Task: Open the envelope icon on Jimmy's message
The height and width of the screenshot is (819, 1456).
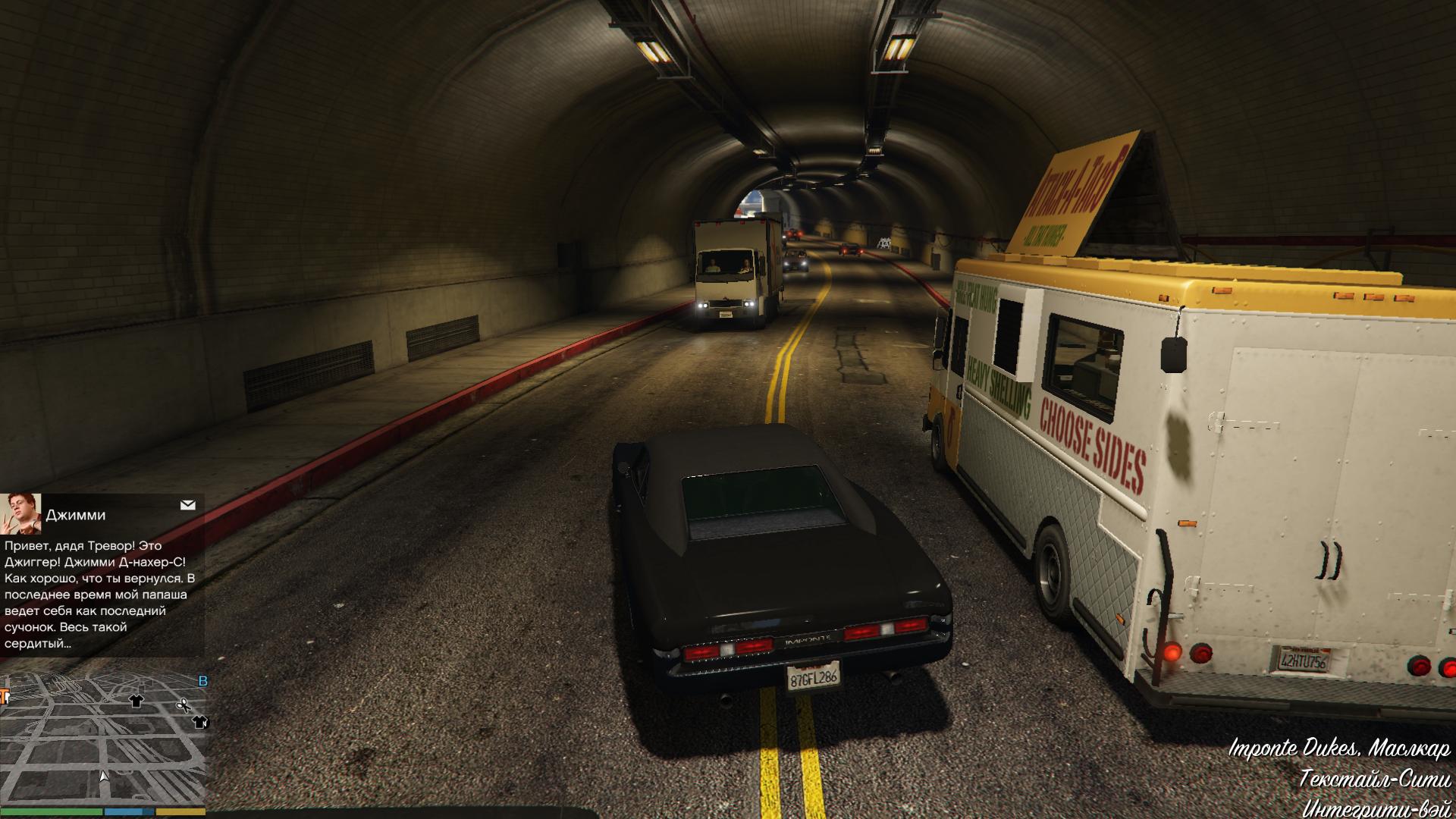Action: (x=188, y=505)
